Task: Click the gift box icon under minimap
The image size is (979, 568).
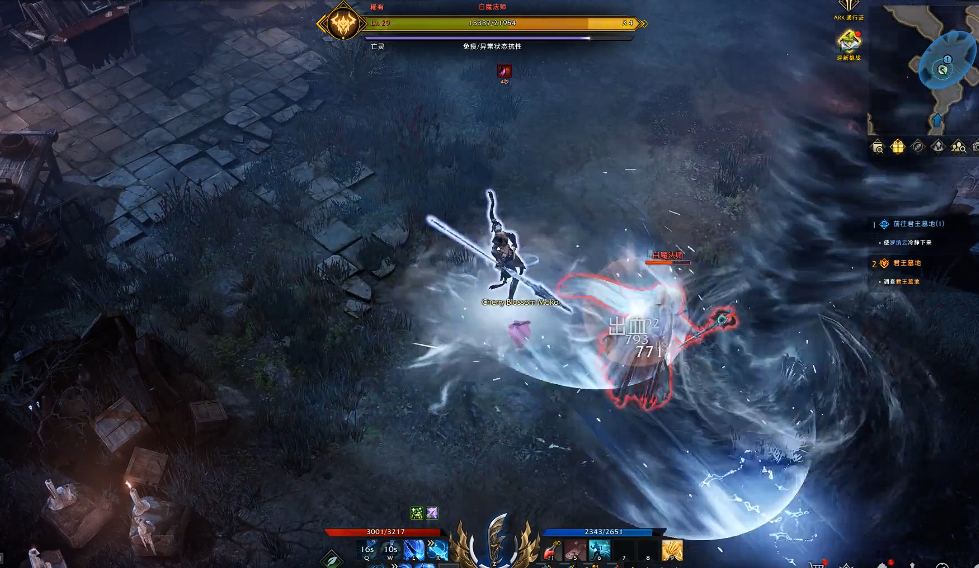Action: (897, 146)
